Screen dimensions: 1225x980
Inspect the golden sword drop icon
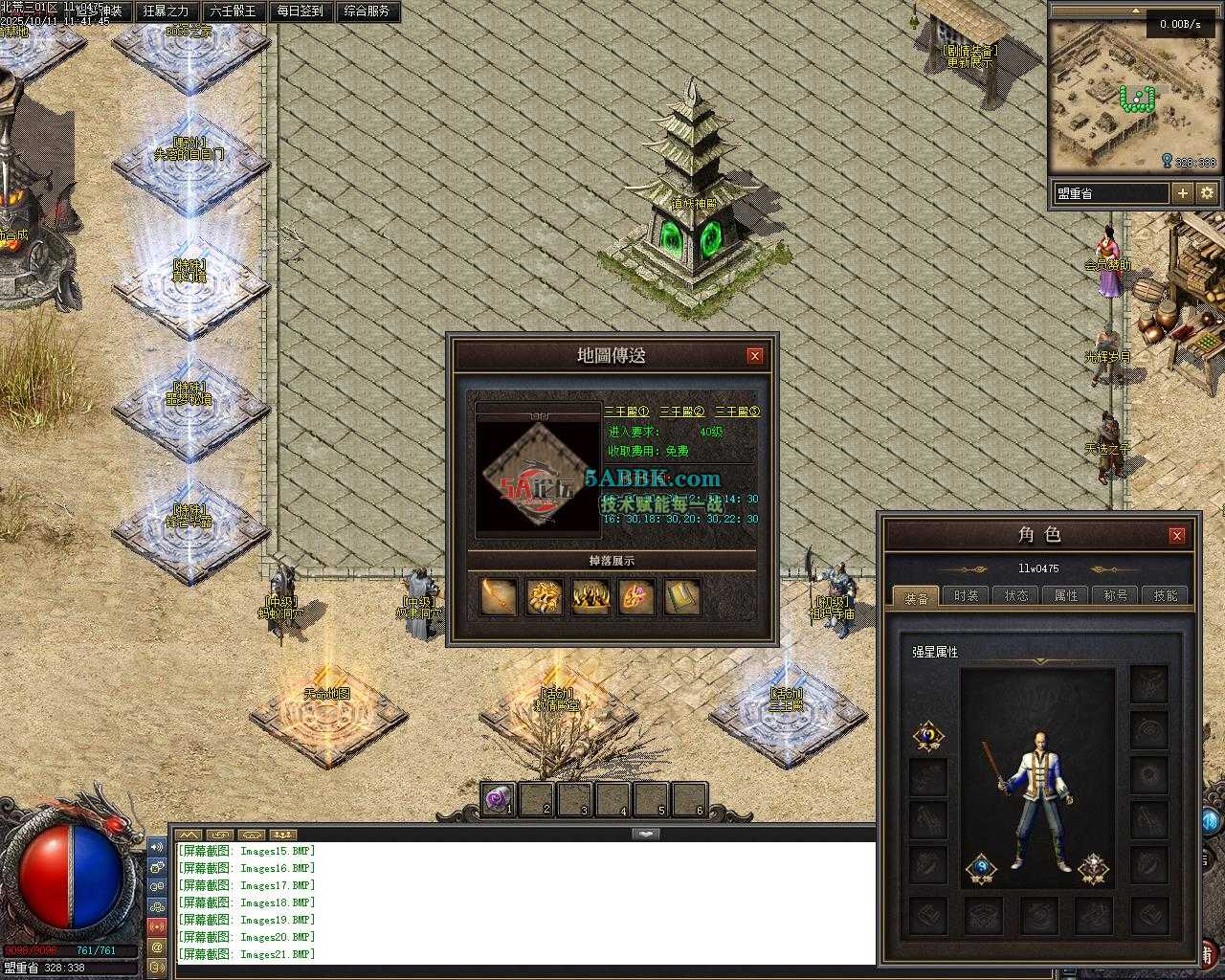click(498, 597)
